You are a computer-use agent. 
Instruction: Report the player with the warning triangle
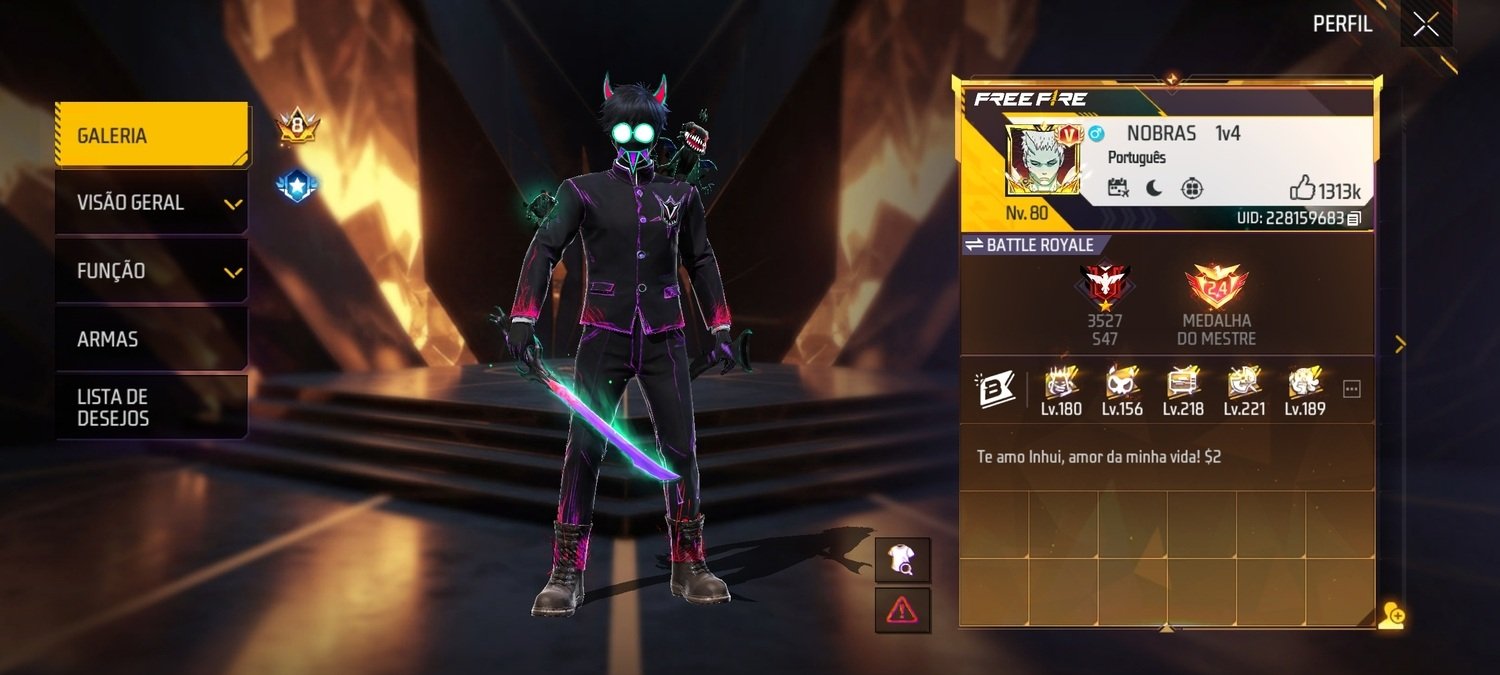pyautogui.click(x=902, y=609)
